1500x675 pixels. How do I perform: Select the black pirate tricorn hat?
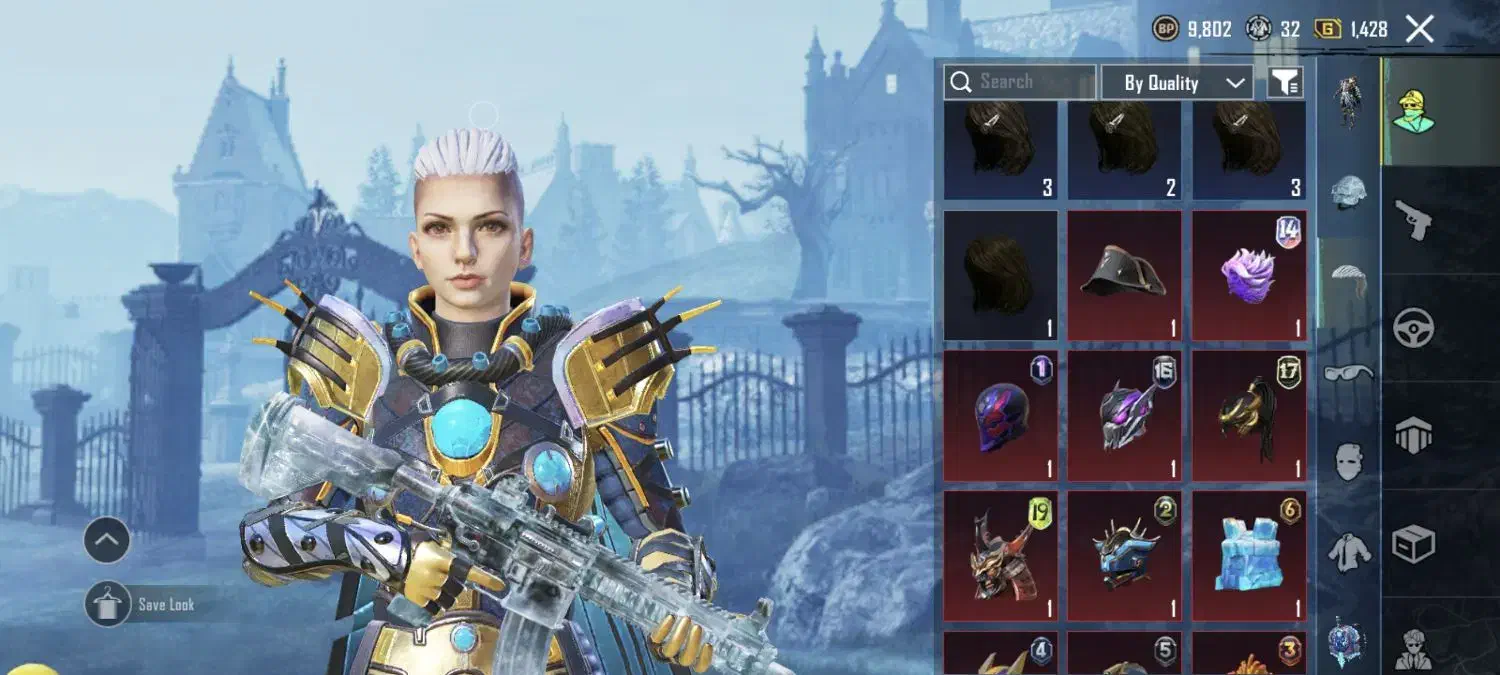pos(1124,275)
